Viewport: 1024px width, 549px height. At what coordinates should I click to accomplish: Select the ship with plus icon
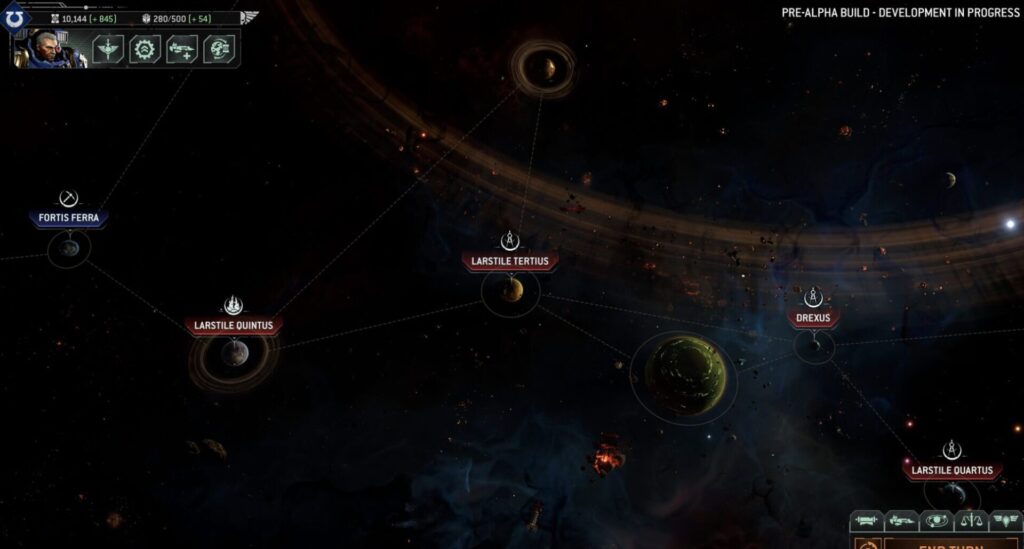182,49
